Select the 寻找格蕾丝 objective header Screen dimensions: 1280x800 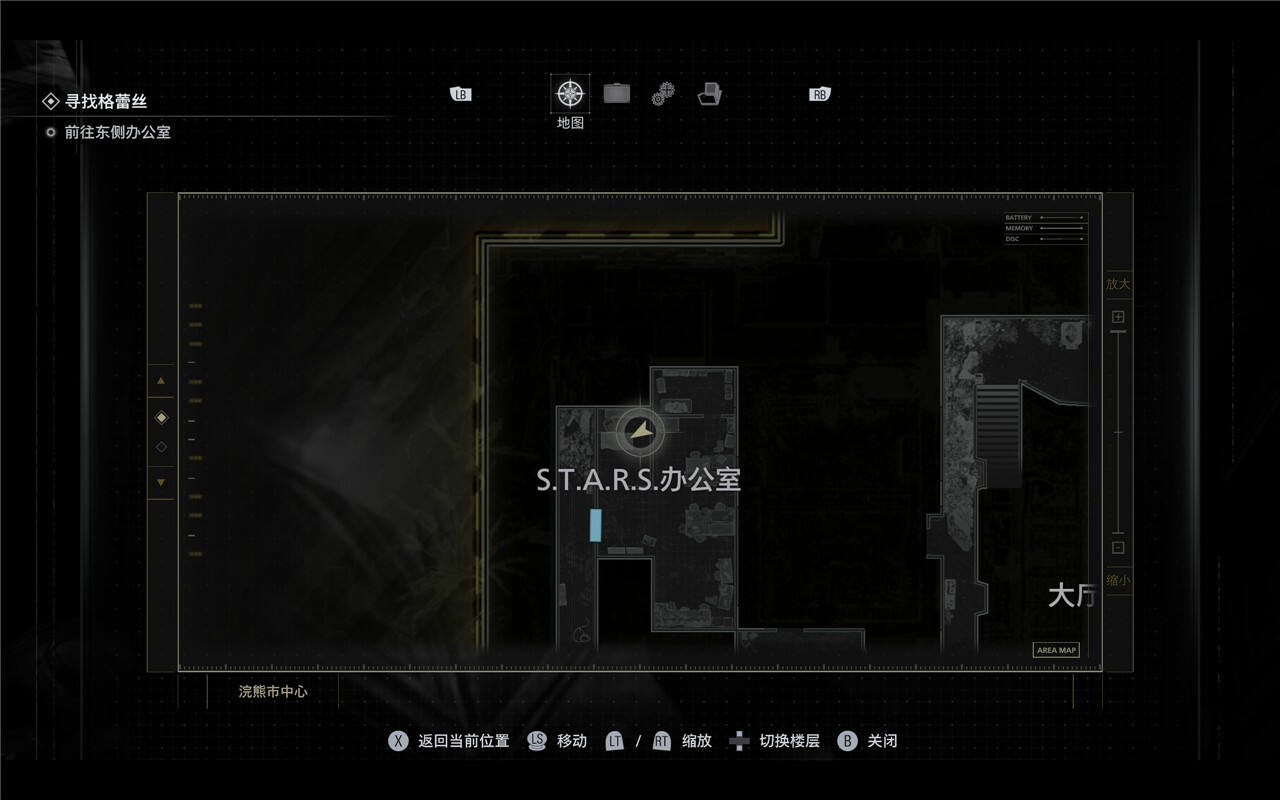(x=105, y=101)
